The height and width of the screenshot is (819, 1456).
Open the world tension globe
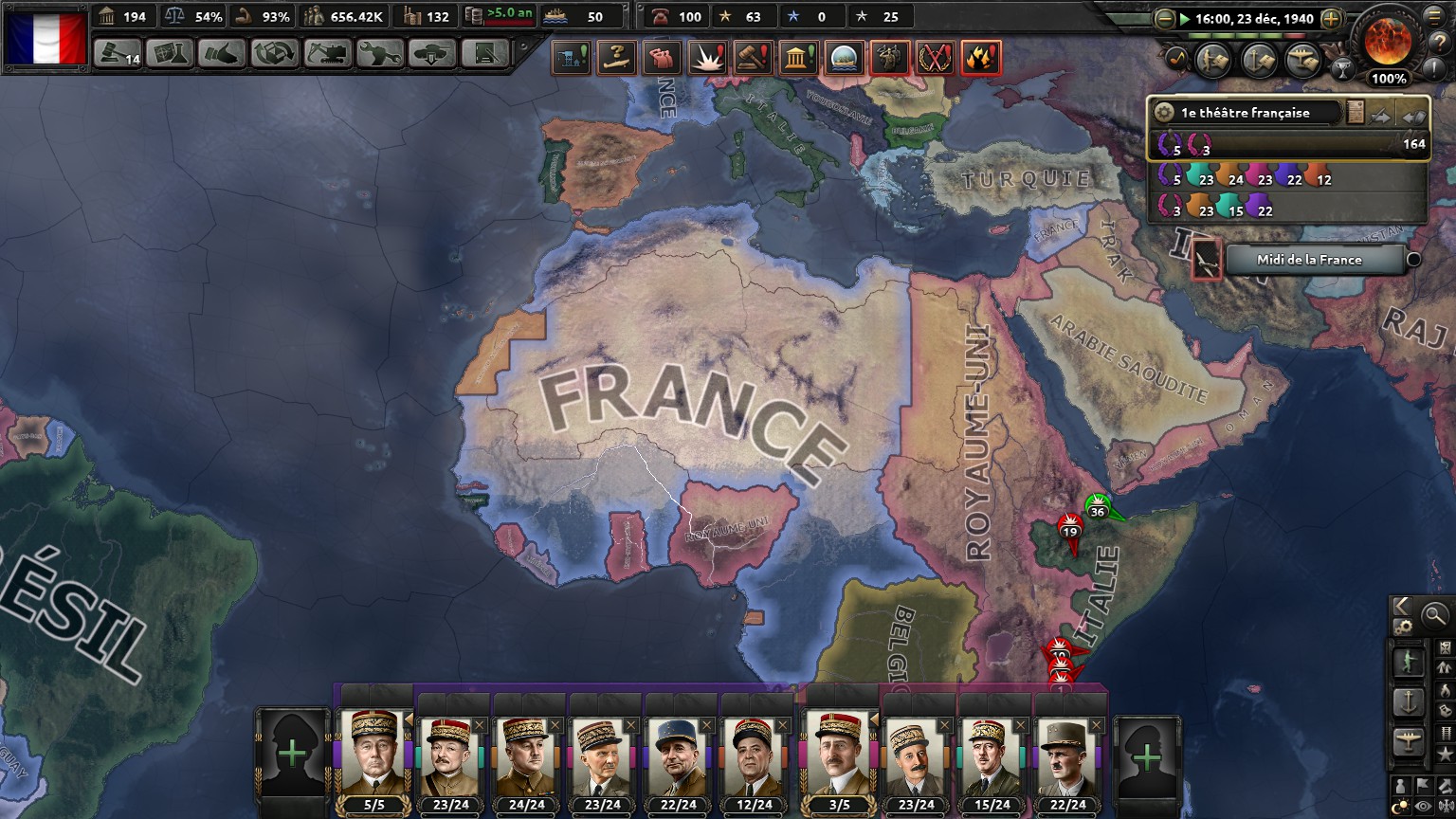click(1388, 40)
